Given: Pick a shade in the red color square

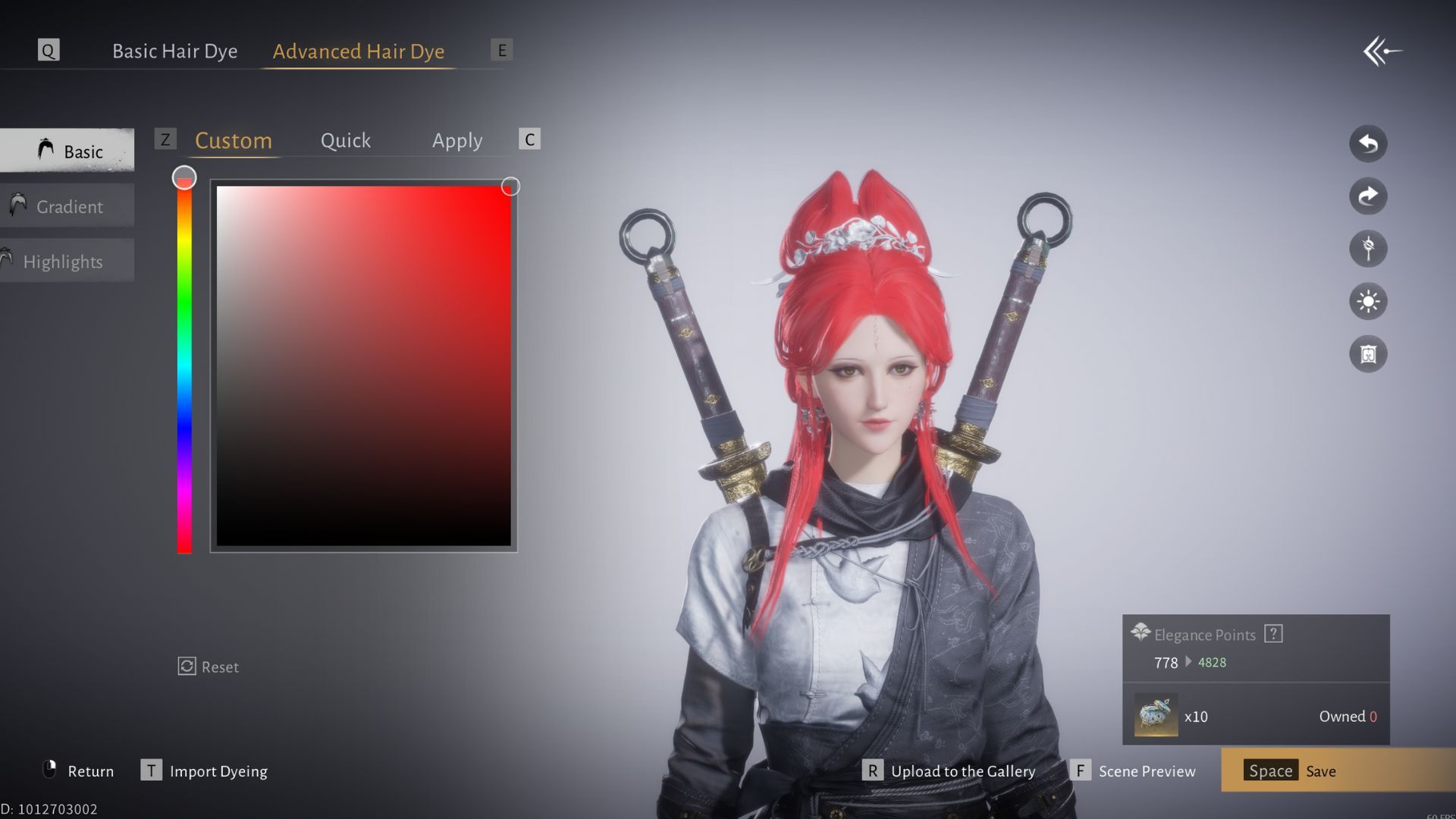Looking at the screenshot, I should coord(364,366).
